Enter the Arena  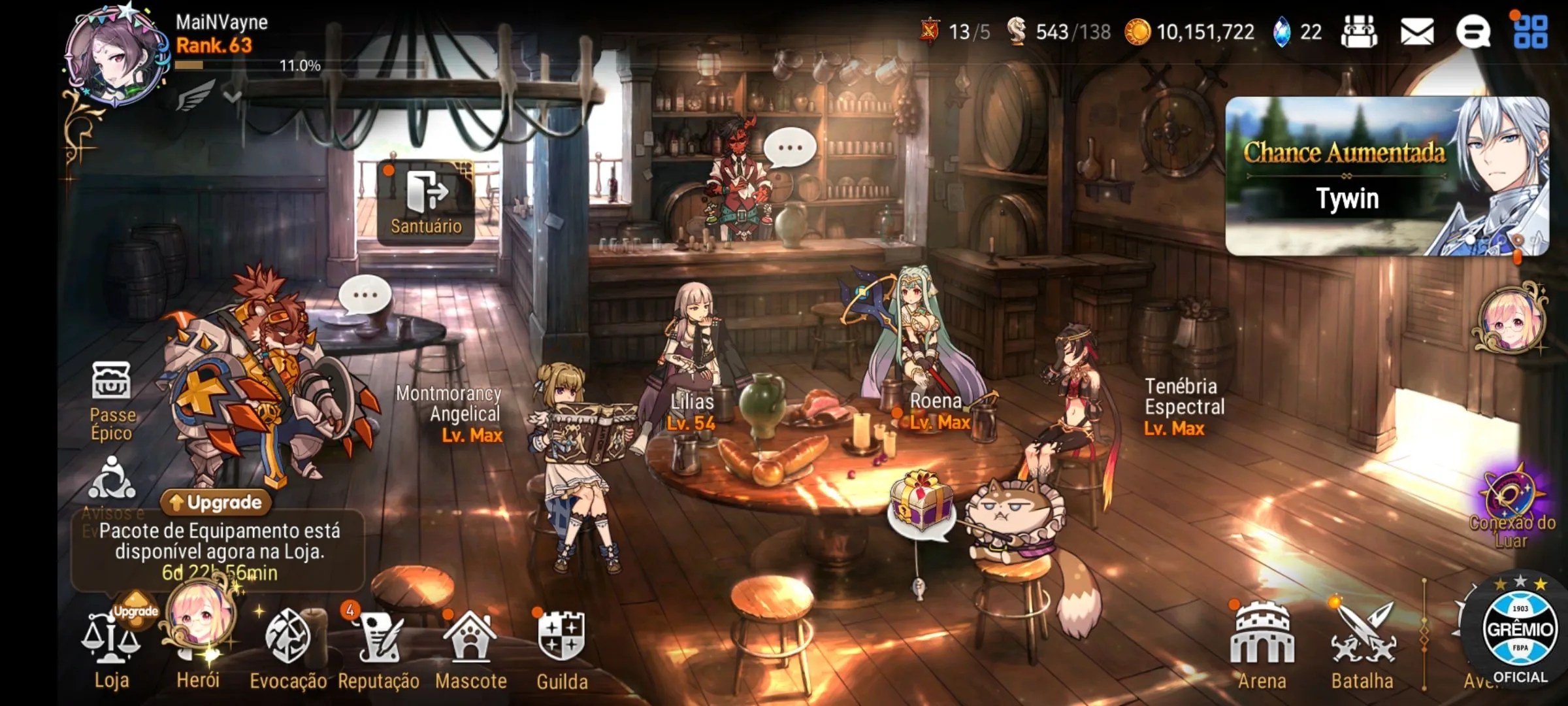(x=1262, y=644)
